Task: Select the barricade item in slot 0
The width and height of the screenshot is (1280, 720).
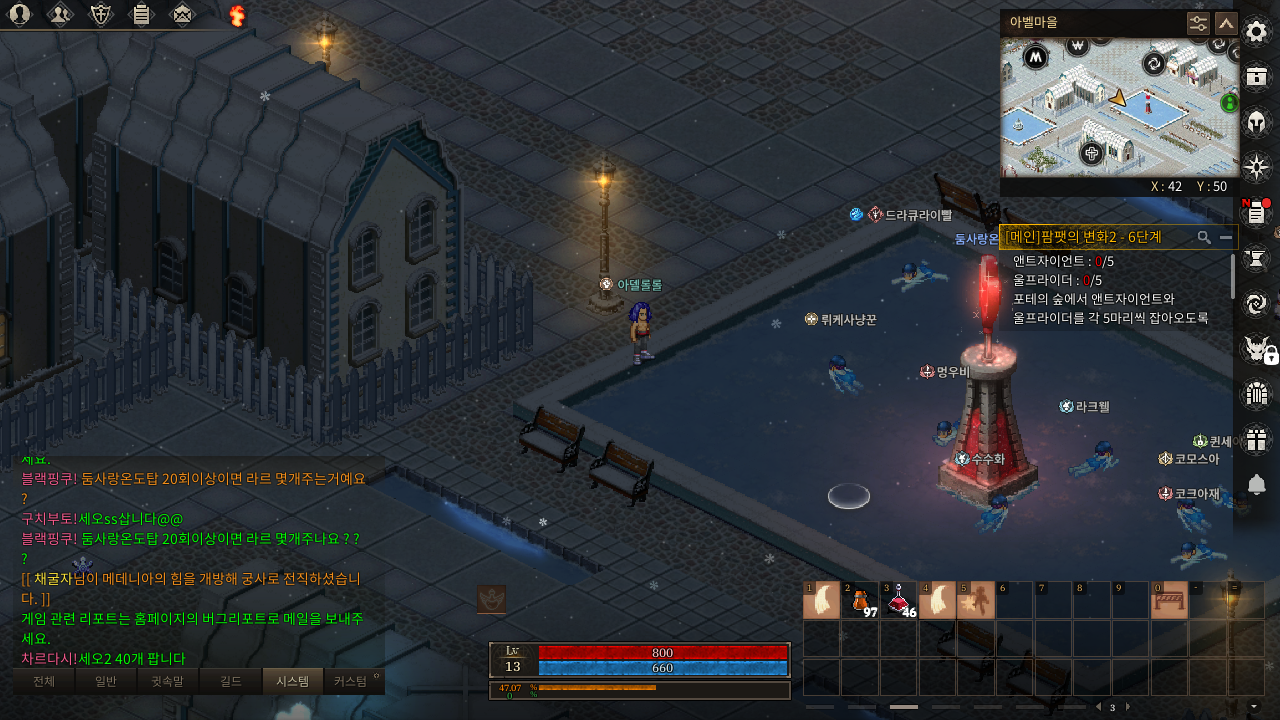Action: (1169, 601)
